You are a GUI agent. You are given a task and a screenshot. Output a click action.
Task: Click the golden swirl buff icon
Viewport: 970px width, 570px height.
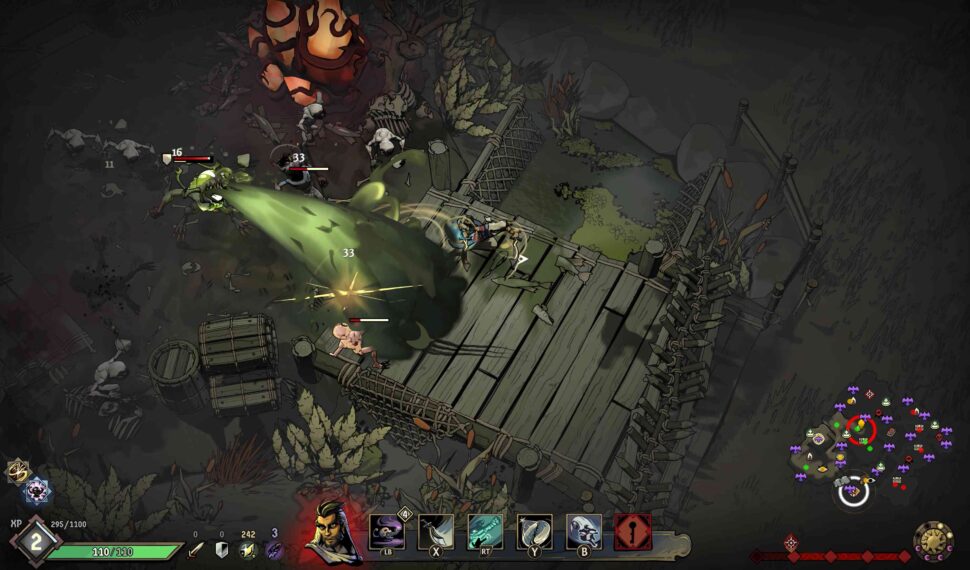click(x=17, y=470)
